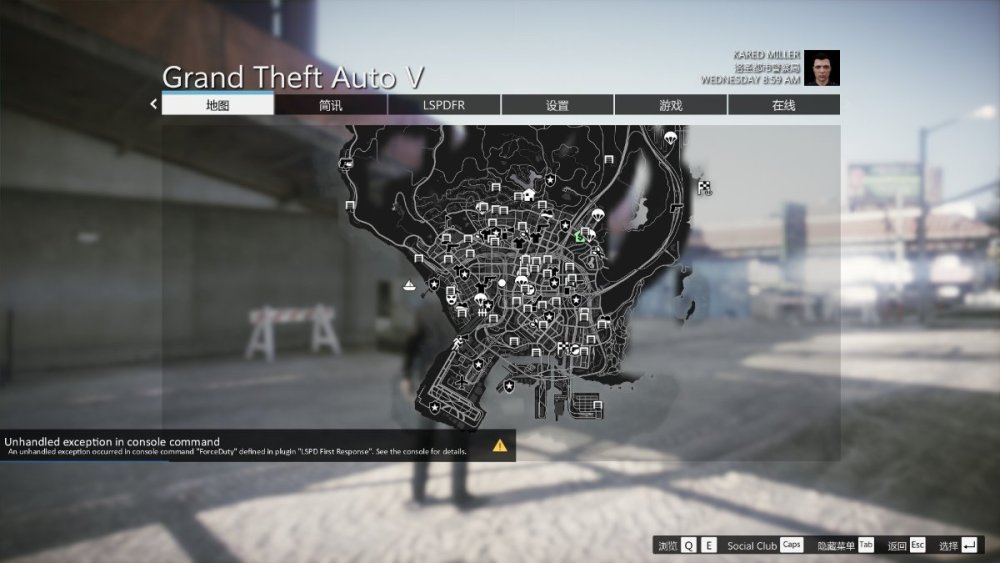Select the LSPDFR tab
1000x563 pixels.
(444, 105)
